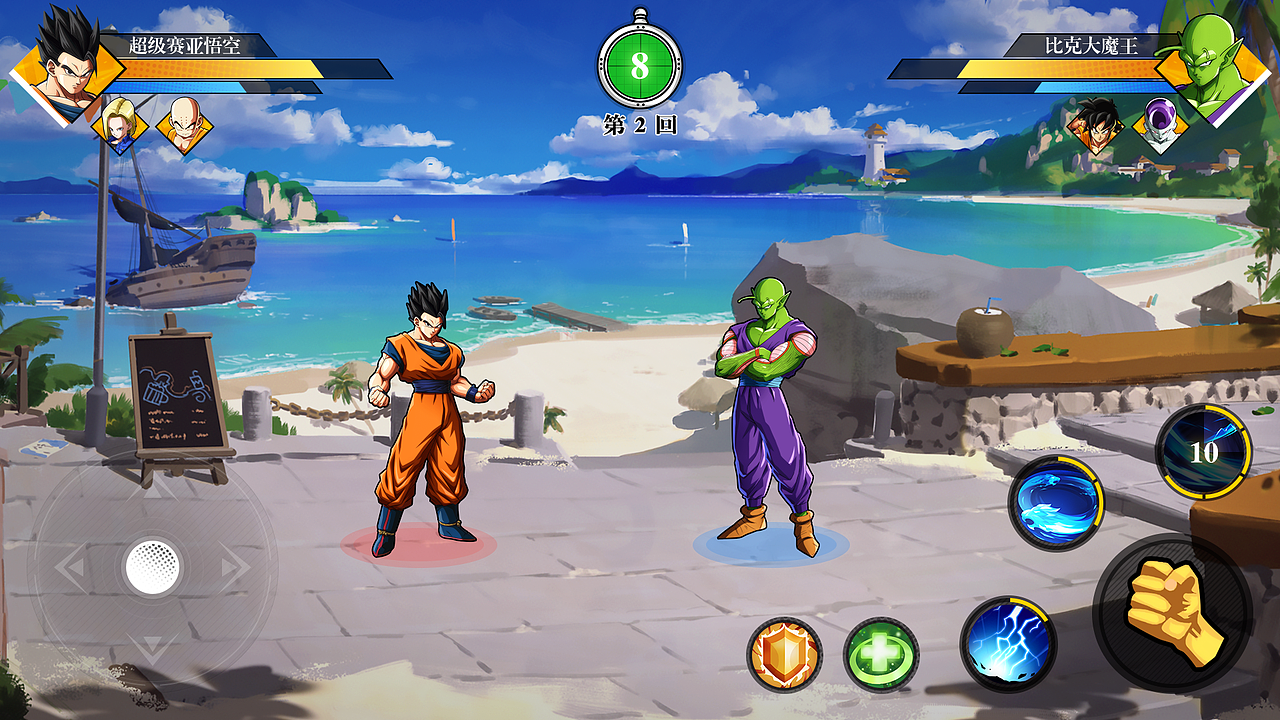Activate the blue lightning skill
Viewport: 1280px width, 720px height.
[x=1008, y=643]
